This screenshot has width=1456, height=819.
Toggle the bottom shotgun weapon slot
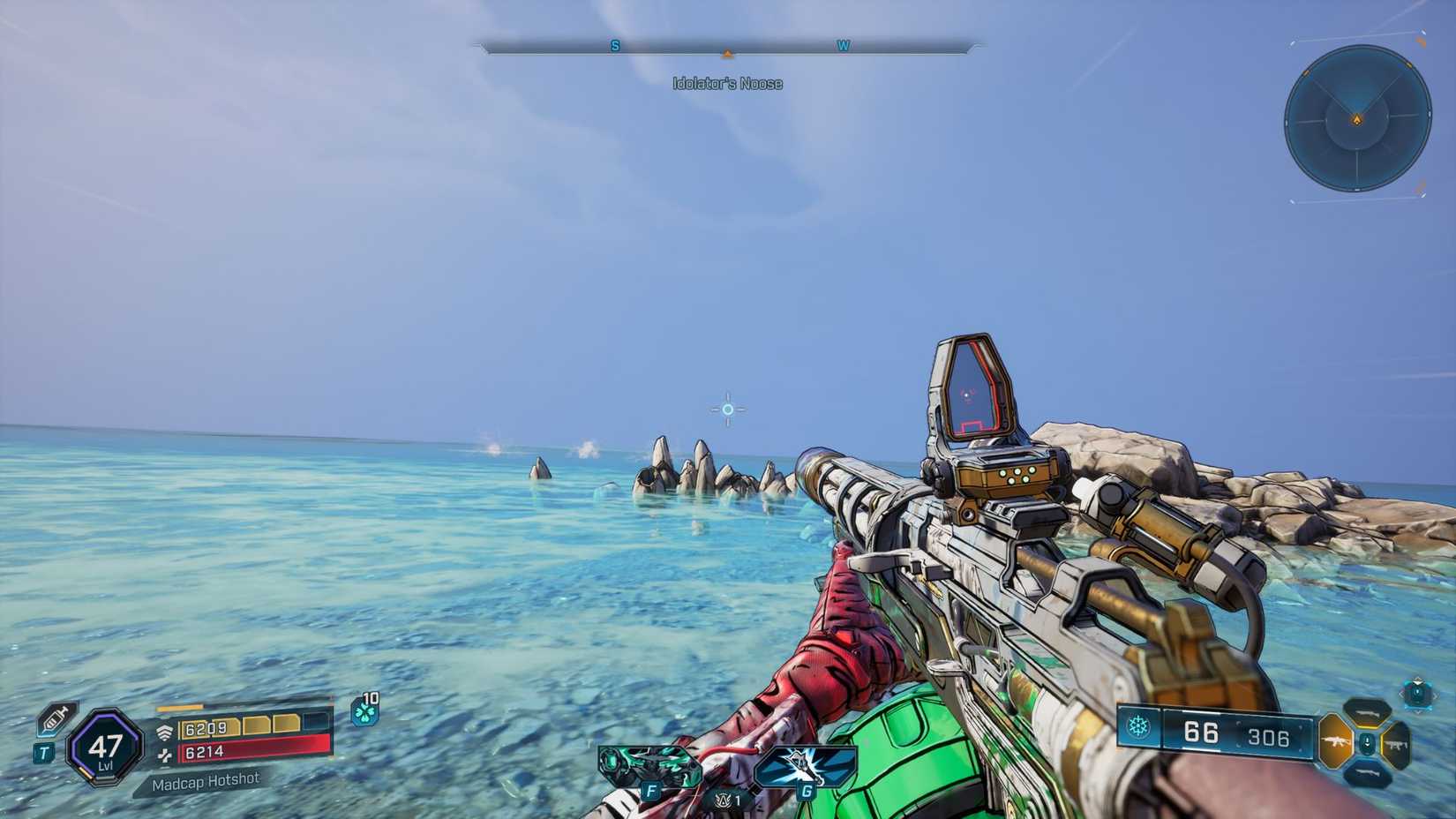click(x=1369, y=772)
